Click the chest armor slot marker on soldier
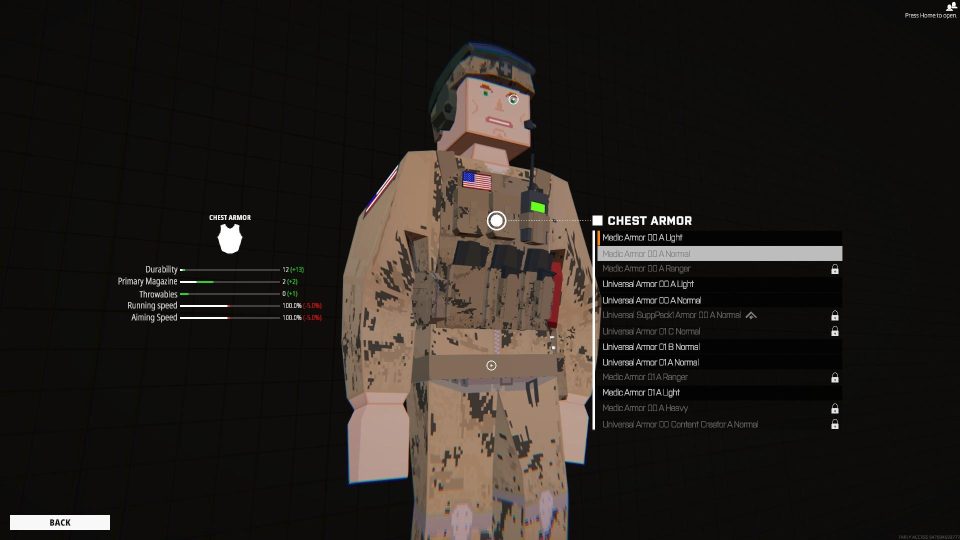The image size is (960, 540). click(496, 220)
